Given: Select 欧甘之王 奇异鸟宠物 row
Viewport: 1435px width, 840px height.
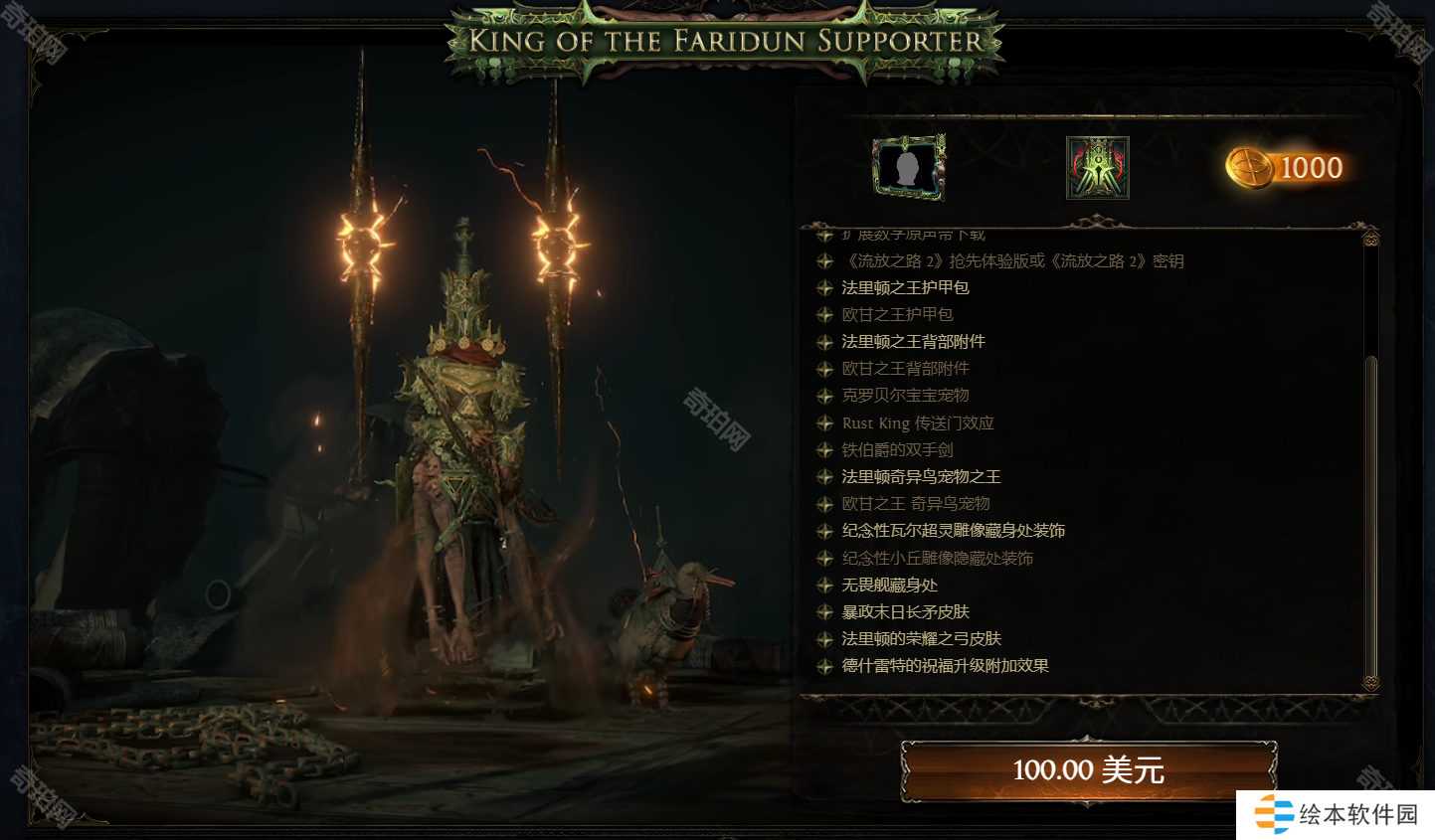Looking at the screenshot, I should tap(915, 504).
